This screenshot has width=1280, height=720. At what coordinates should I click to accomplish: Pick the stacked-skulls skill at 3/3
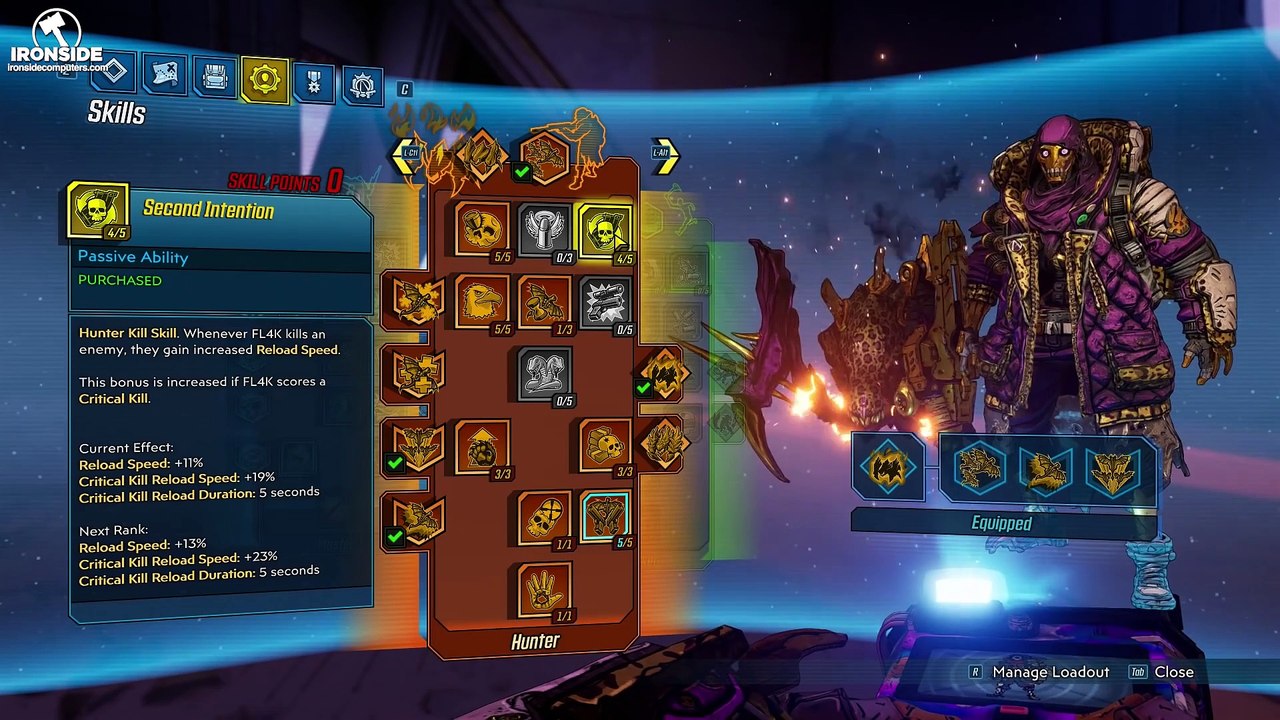[x=605, y=446]
